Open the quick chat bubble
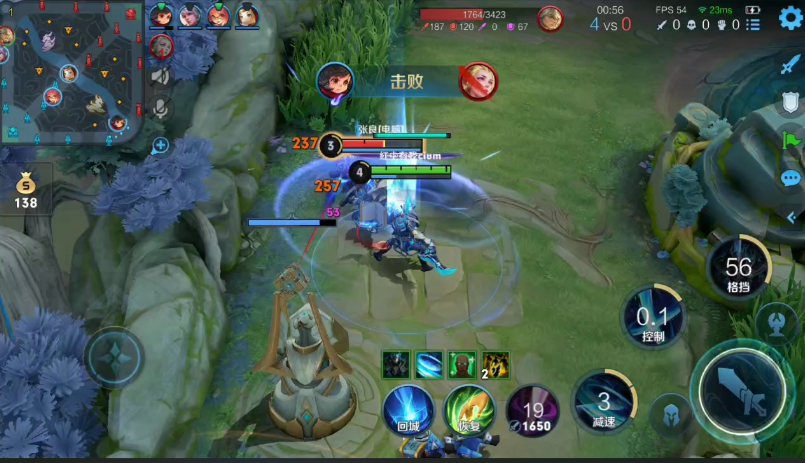This screenshot has height=463, width=805. [790, 179]
